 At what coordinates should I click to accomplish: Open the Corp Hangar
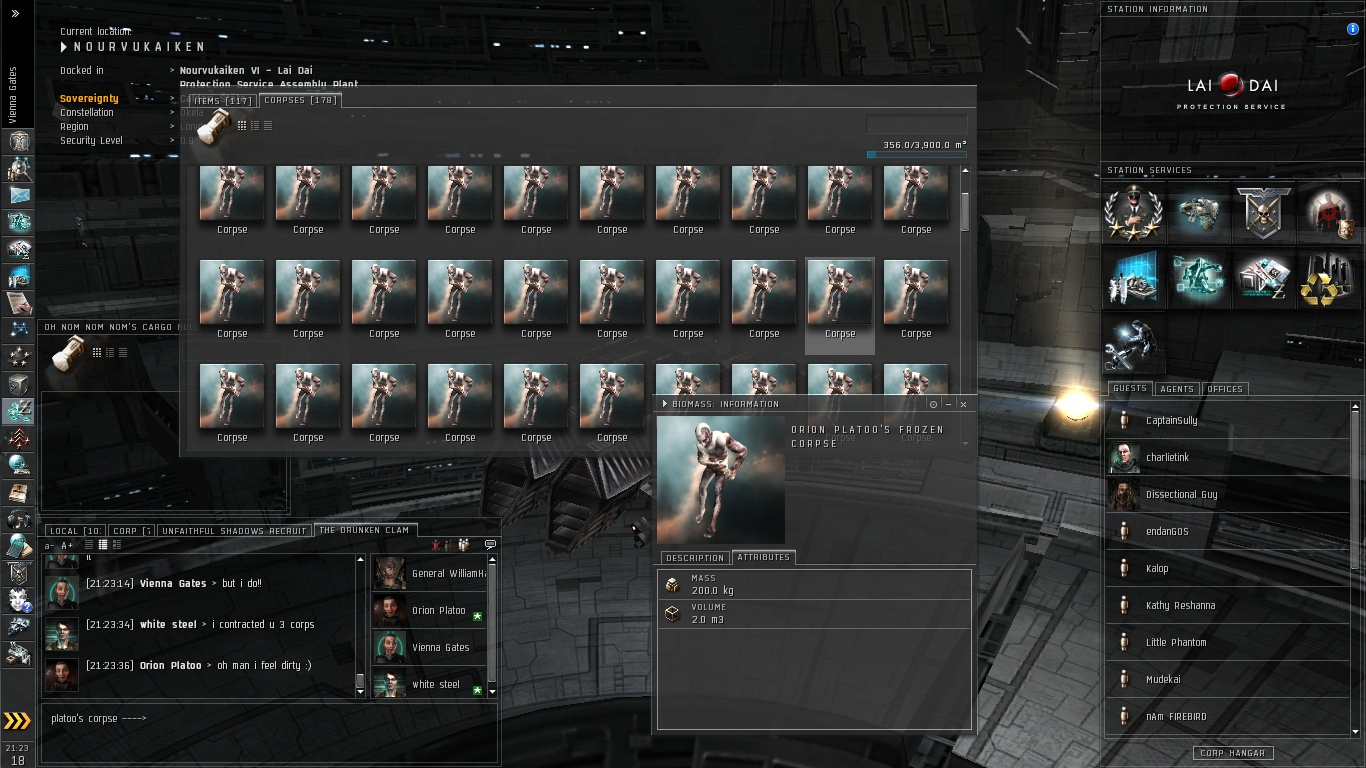pyautogui.click(x=1232, y=753)
